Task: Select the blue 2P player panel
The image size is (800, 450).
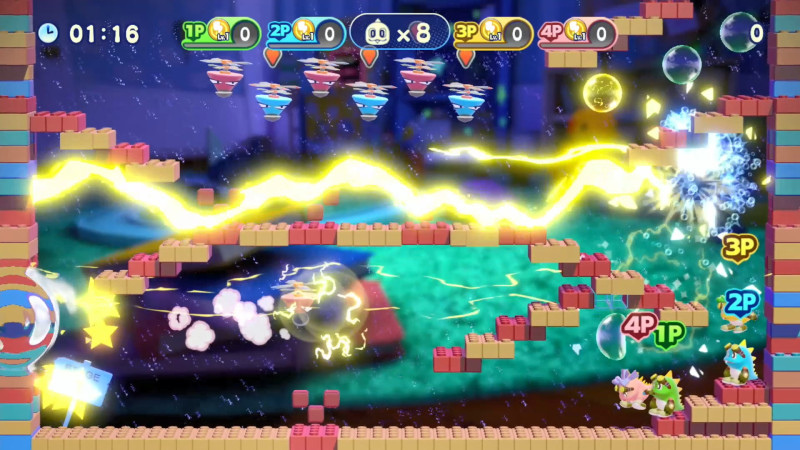Action: tap(305, 33)
